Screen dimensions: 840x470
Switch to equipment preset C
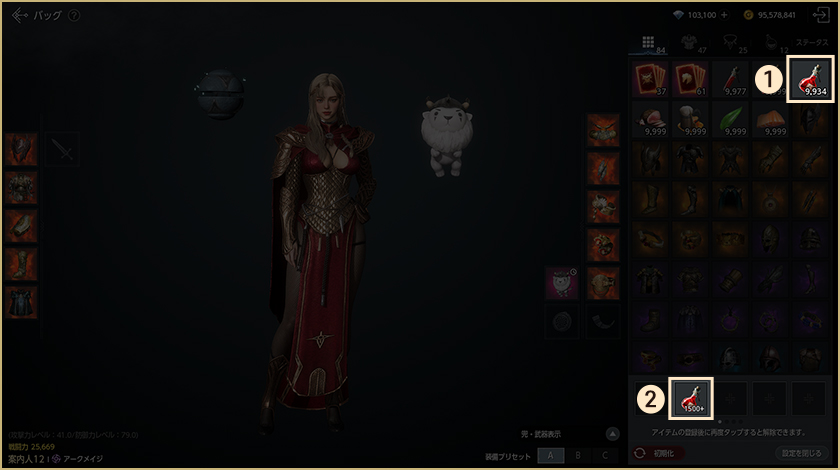[x=604, y=455]
